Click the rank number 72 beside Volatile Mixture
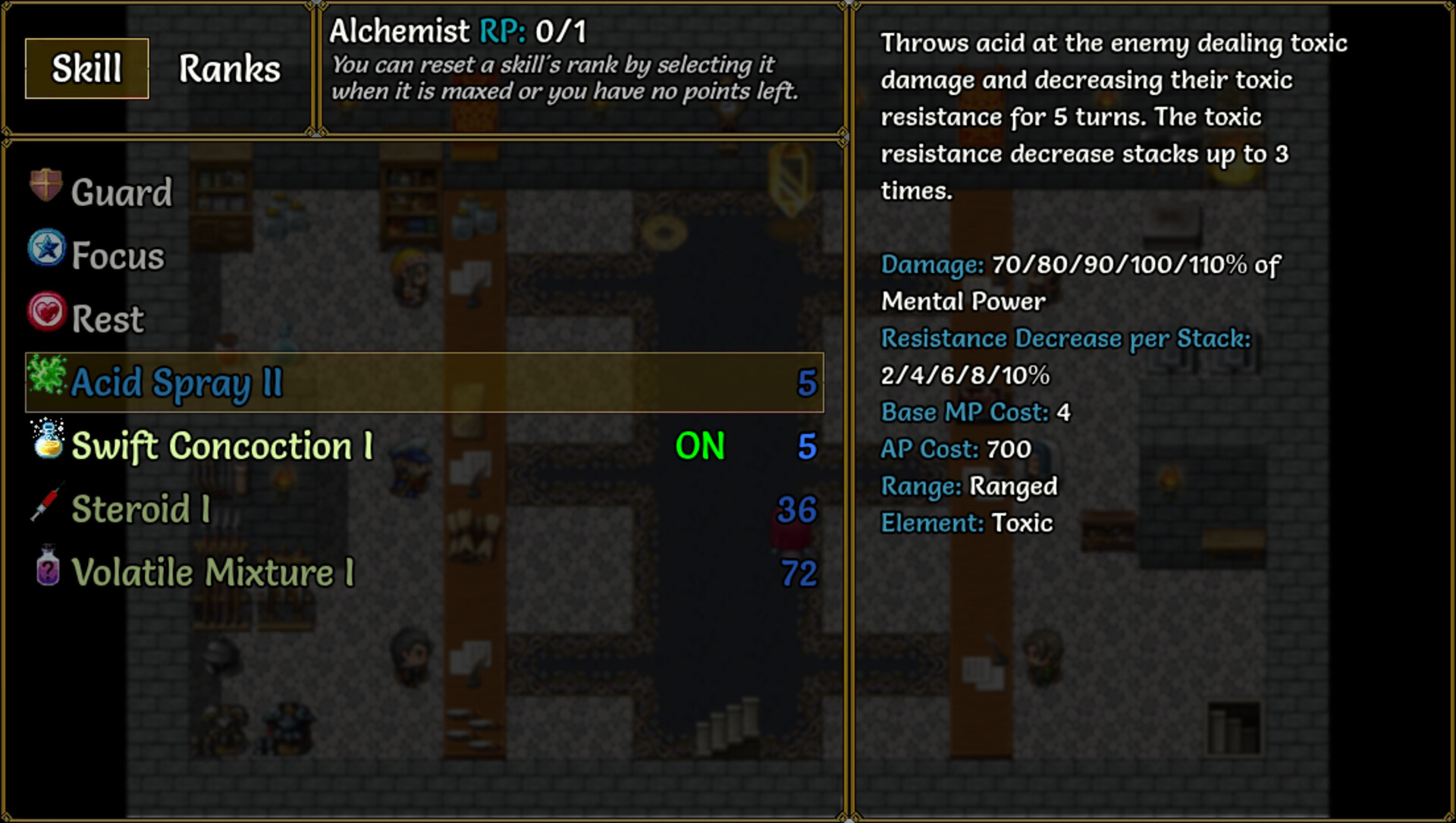The image size is (1456, 823). coord(799,574)
